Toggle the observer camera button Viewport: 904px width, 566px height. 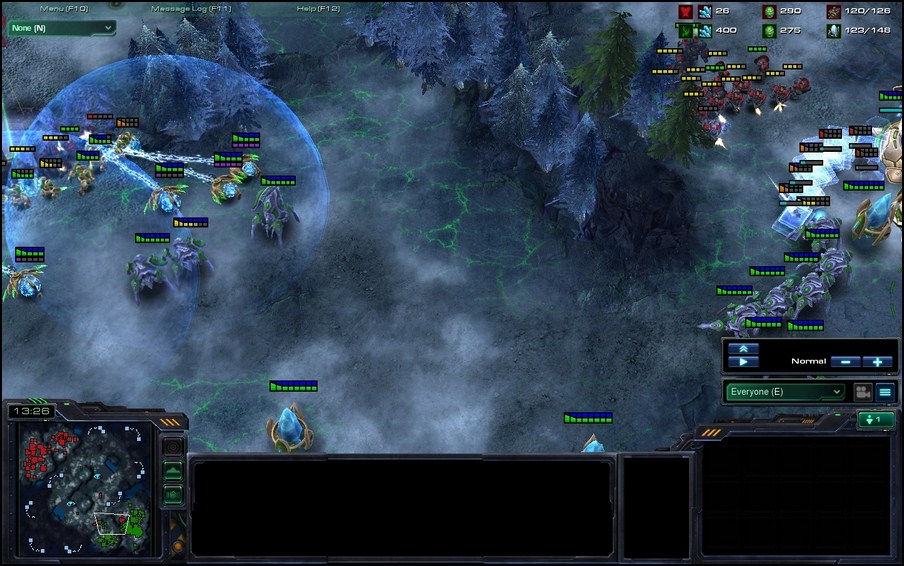pyautogui.click(x=860, y=392)
